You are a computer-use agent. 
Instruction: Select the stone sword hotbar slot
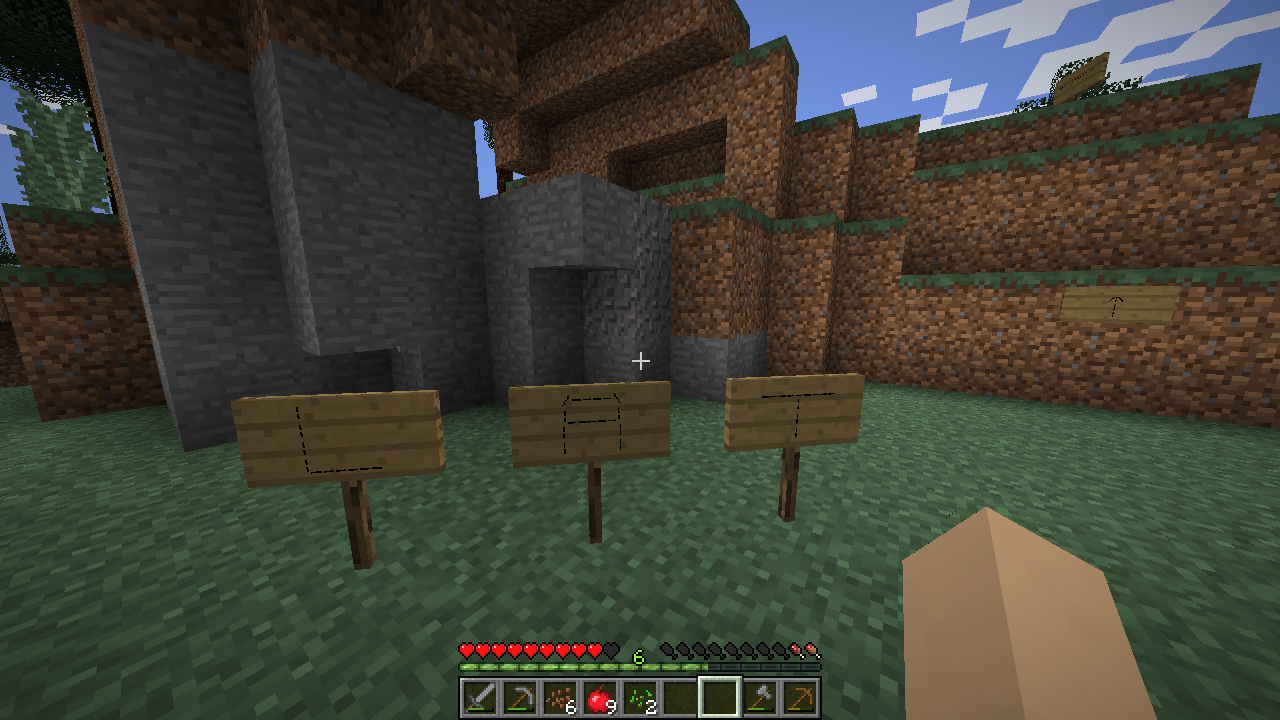[x=479, y=697]
